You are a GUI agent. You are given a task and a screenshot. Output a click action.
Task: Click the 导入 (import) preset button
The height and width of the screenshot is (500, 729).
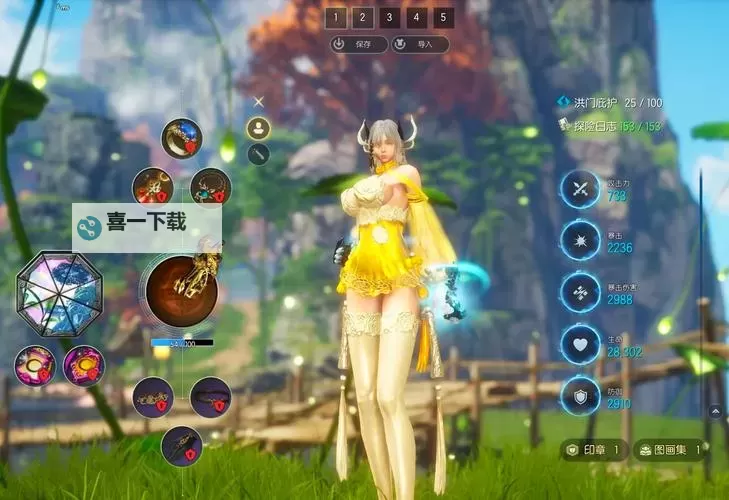419,44
